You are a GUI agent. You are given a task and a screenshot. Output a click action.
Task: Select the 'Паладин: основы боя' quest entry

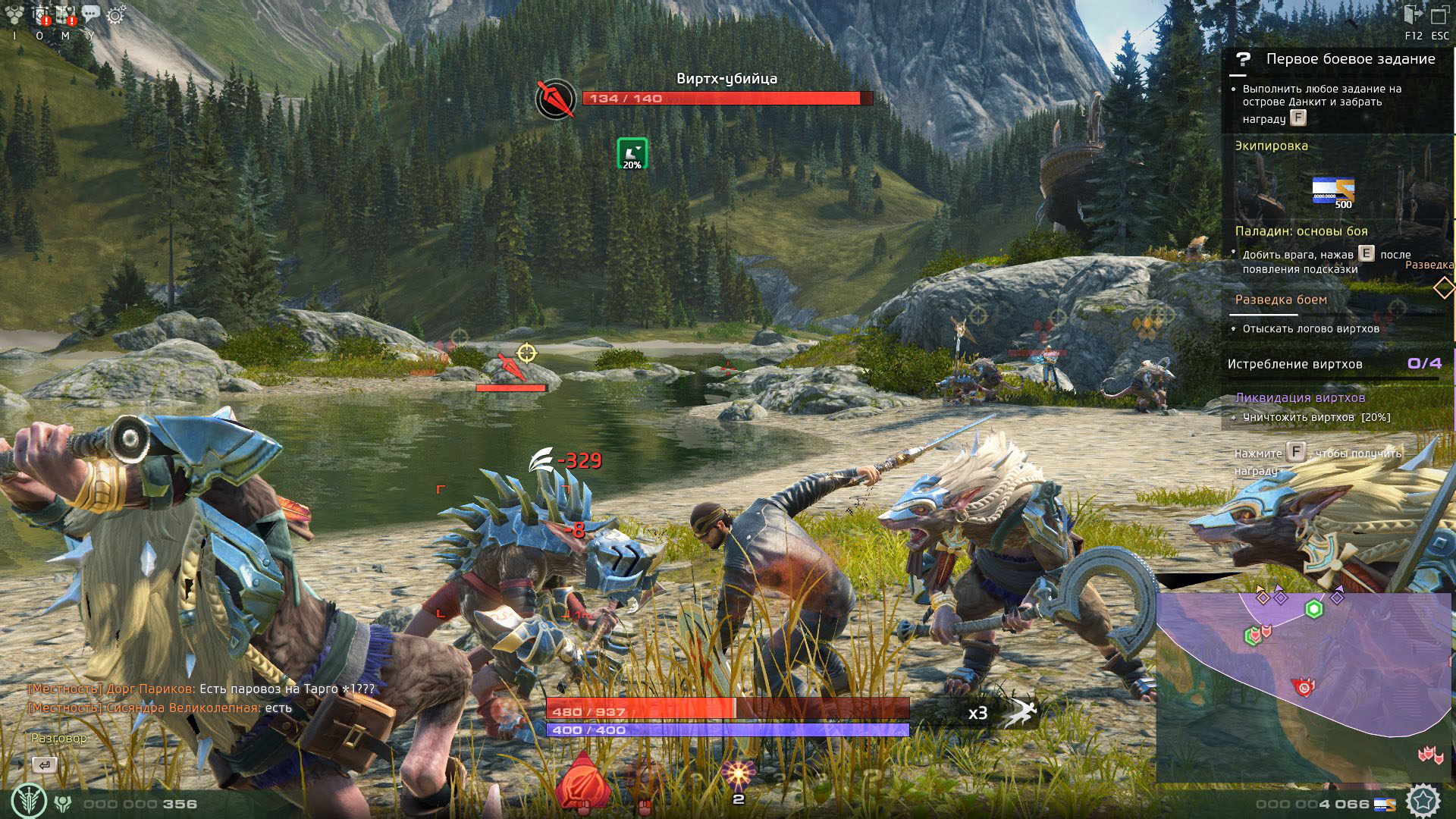tap(1301, 231)
